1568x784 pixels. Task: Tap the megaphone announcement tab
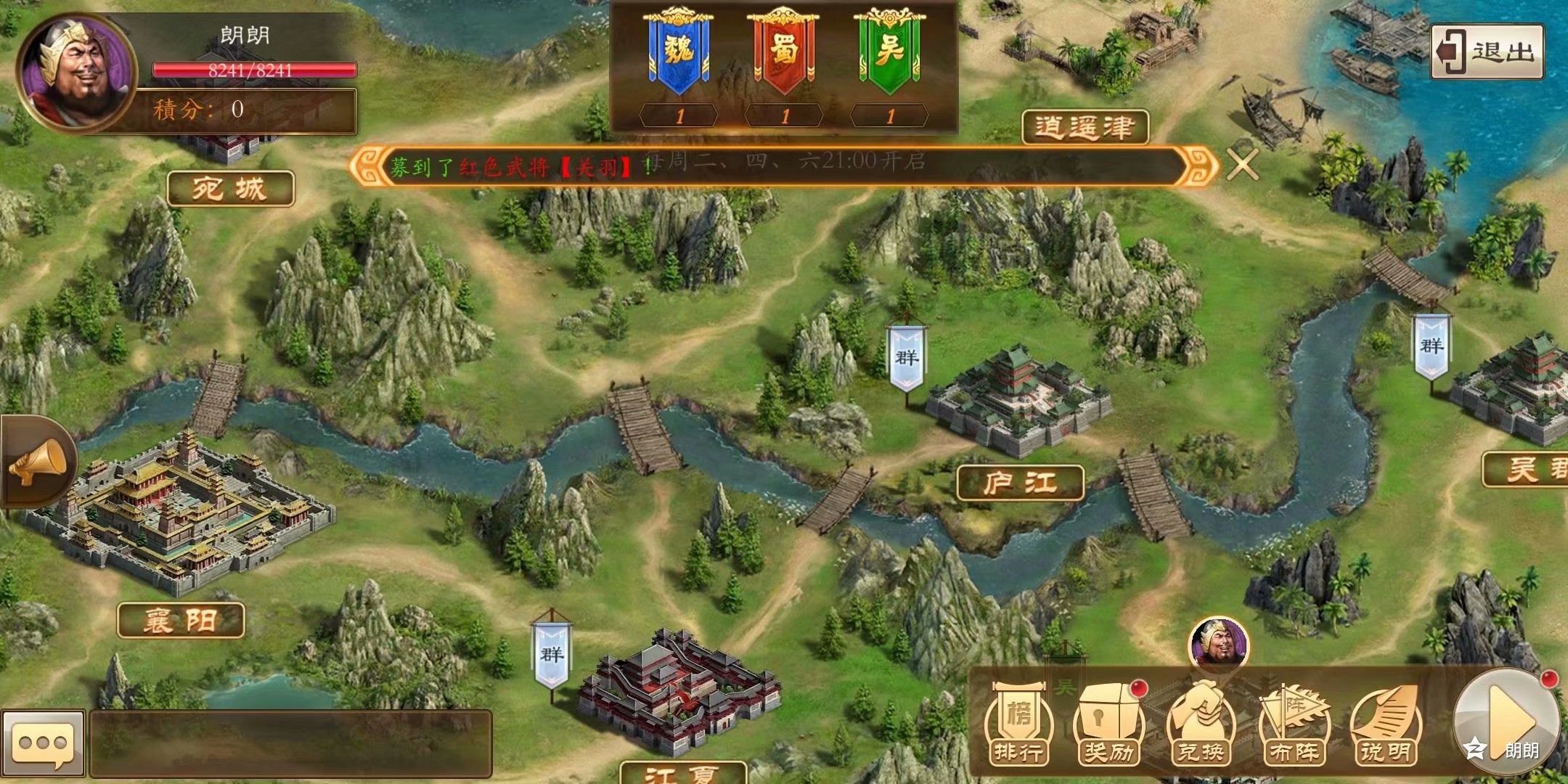coord(38,462)
